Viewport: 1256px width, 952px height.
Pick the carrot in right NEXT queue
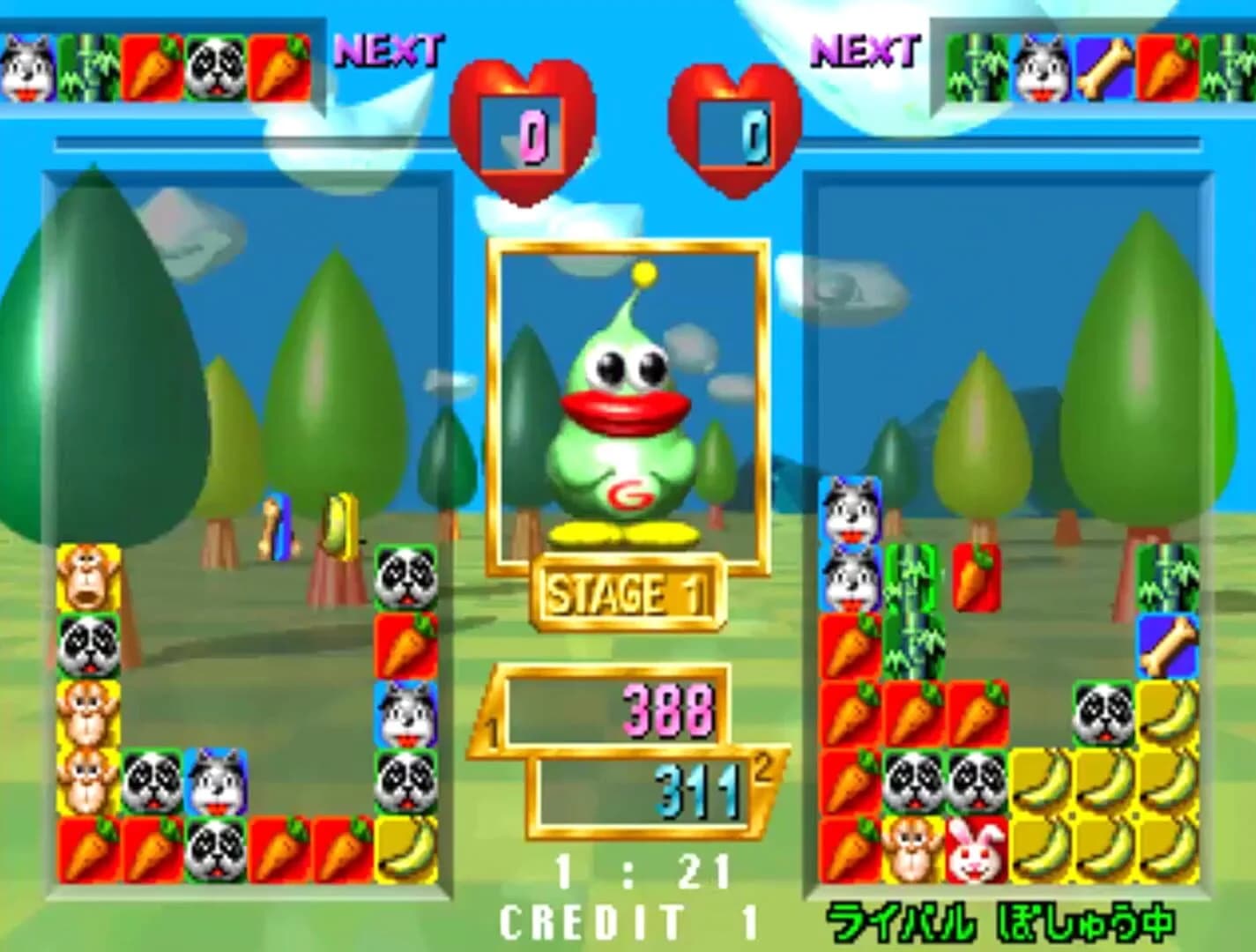tap(1168, 67)
